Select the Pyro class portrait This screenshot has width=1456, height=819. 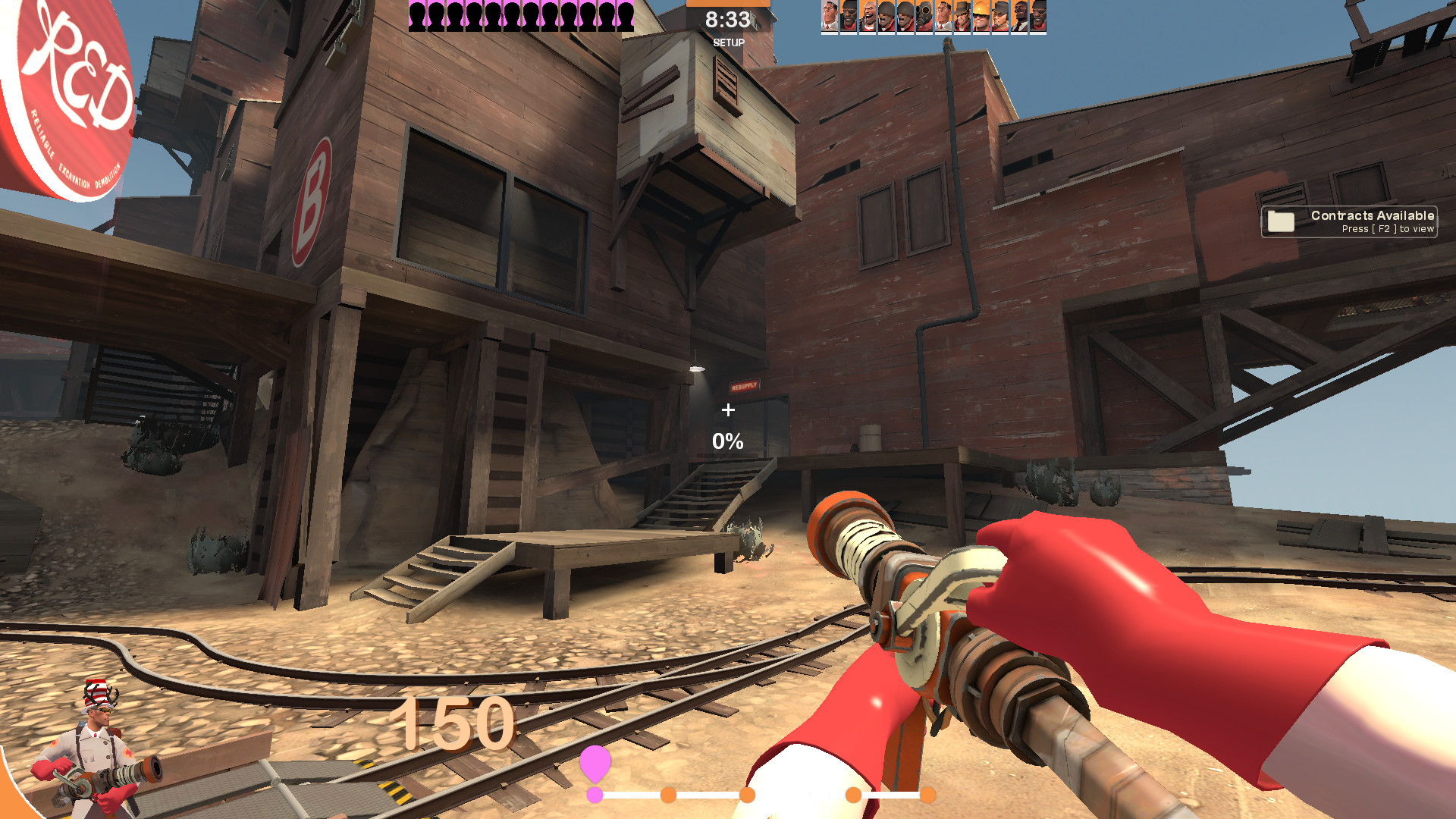click(x=924, y=15)
